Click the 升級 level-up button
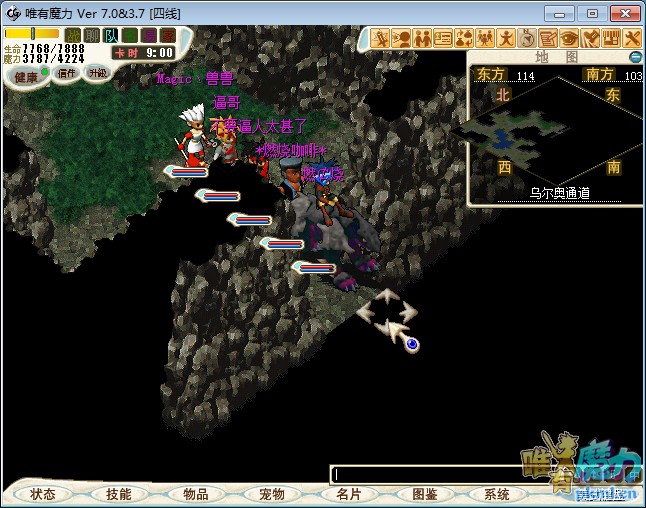 97,72
